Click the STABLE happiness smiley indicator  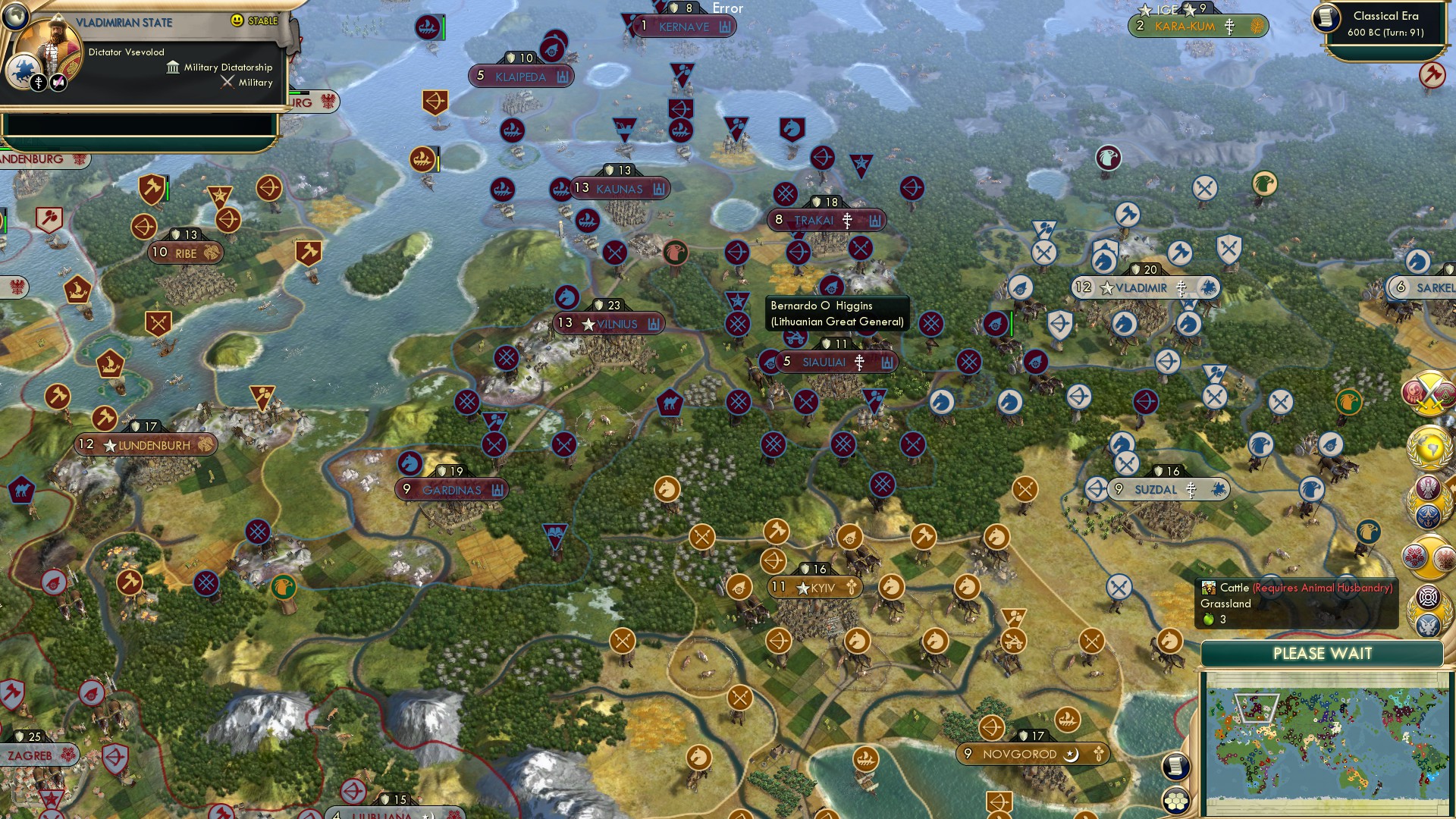(x=237, y=20)
